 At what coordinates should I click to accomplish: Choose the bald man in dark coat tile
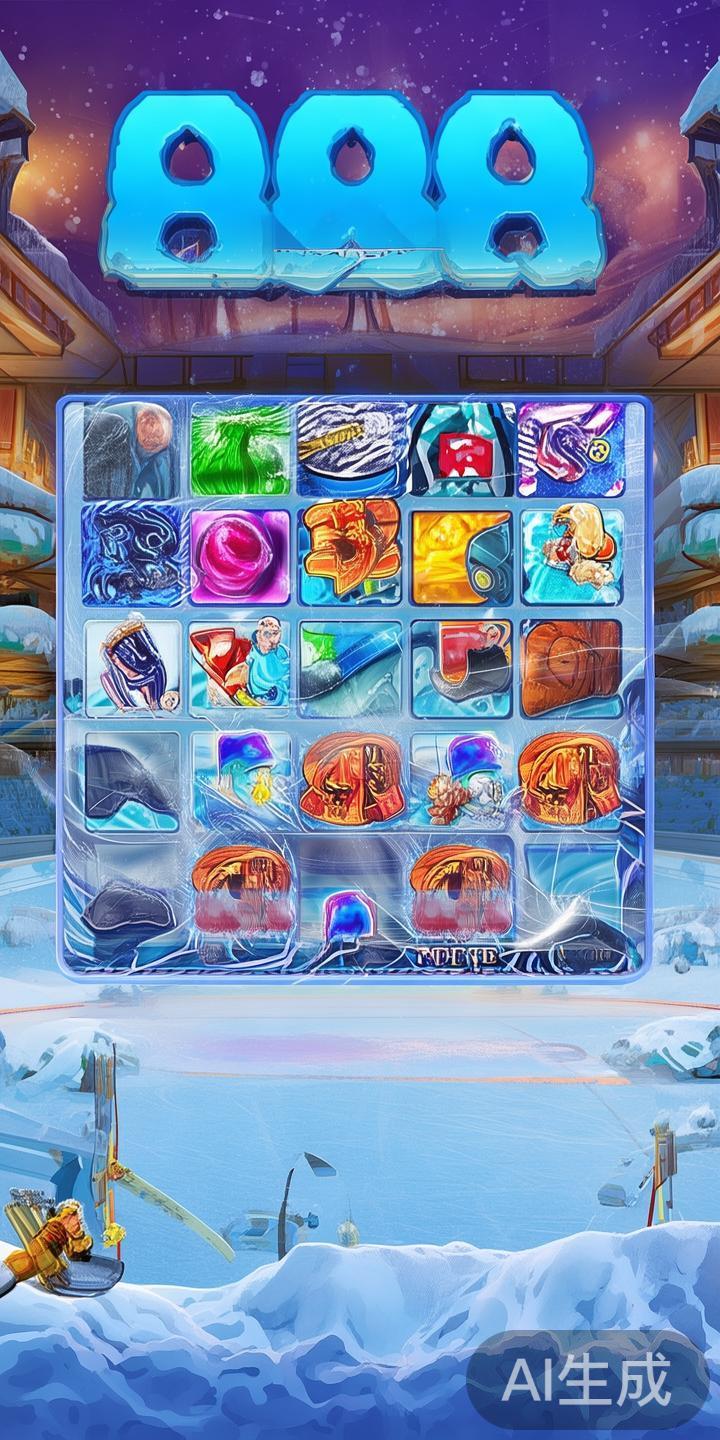[x=131, y=449]
